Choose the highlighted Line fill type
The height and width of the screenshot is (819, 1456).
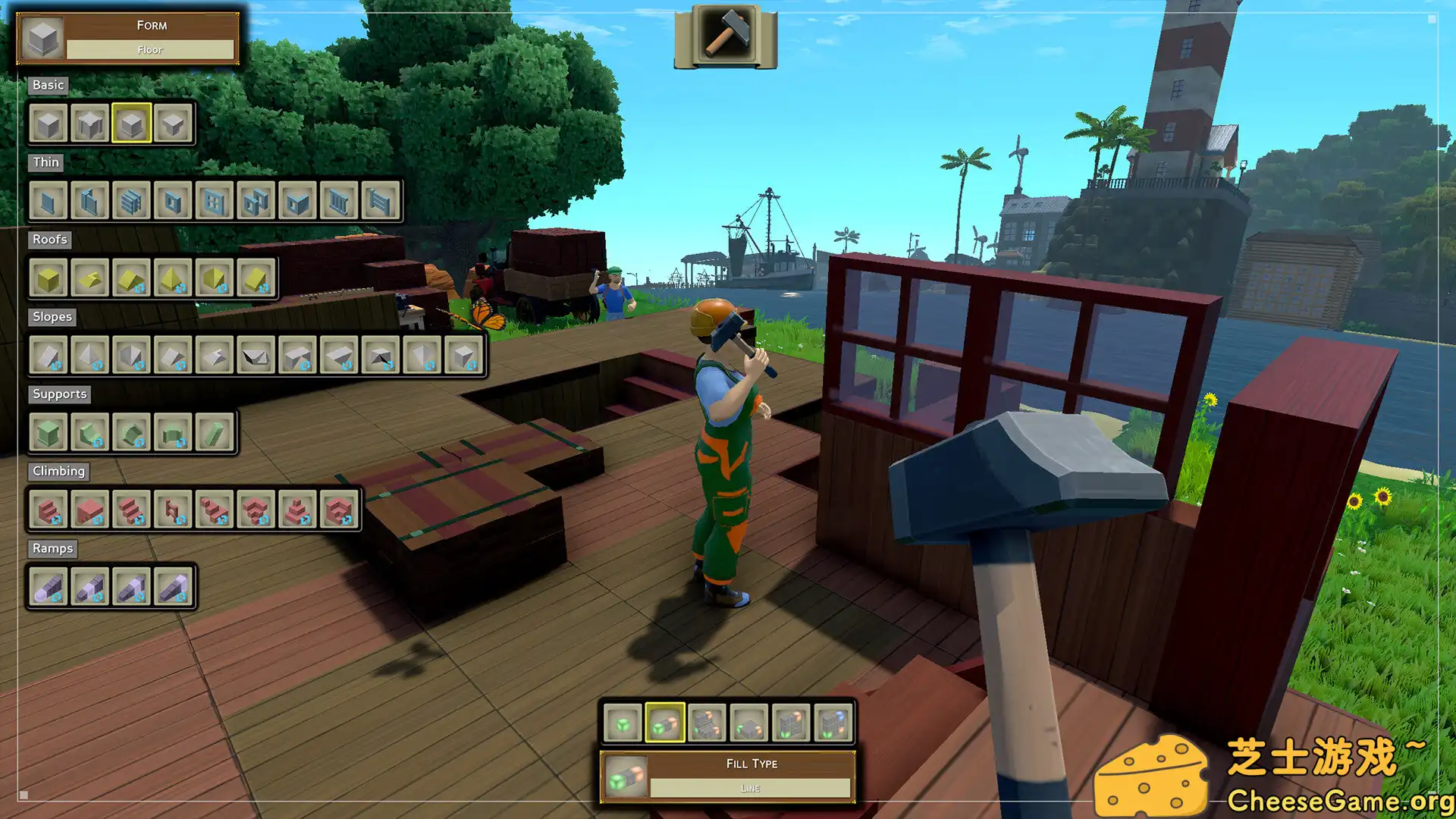coord(665,723)
